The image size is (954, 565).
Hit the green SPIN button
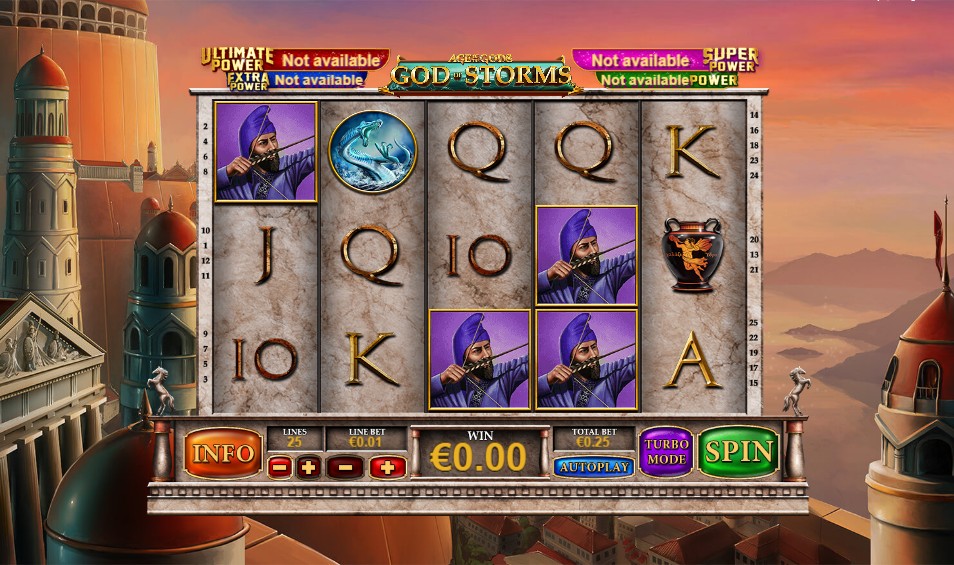tap(738, 452)
